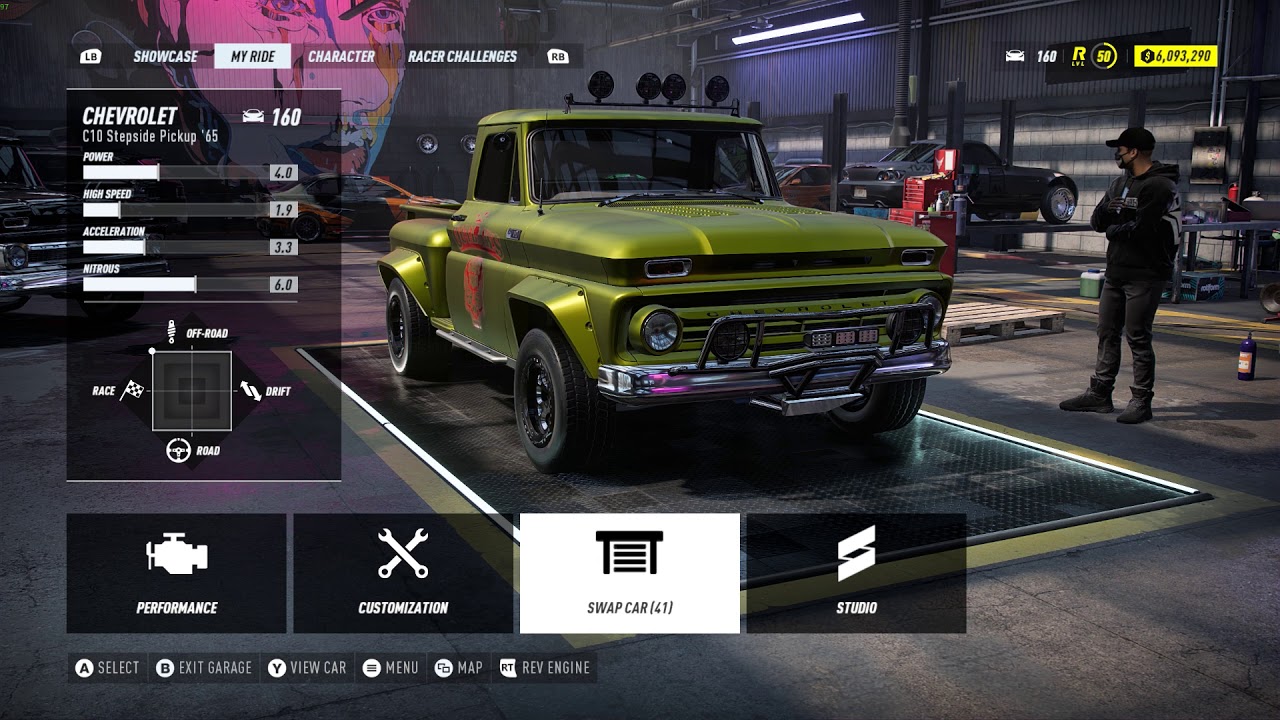Enter the Studio tile
This screenshot has width=1280, height=720.
pos(856,573)
